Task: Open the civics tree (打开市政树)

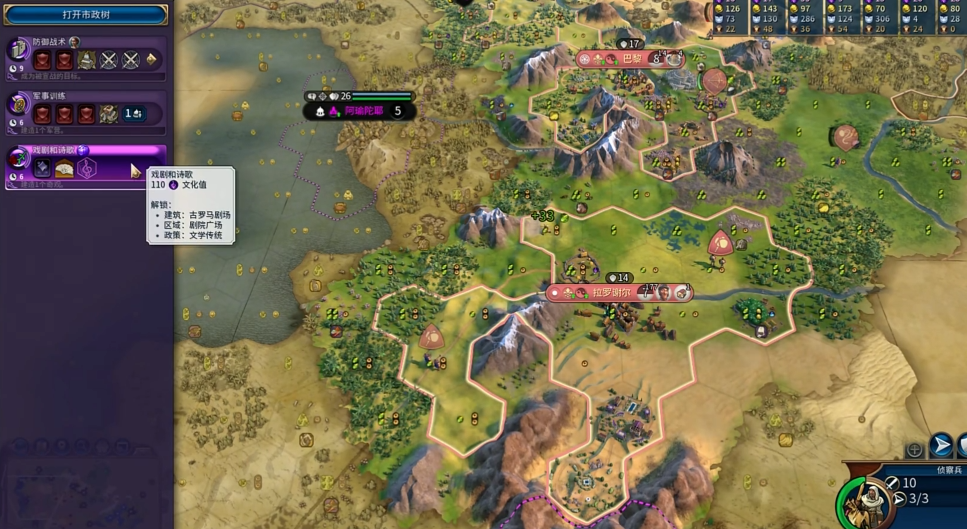Action: coord(86,15)
